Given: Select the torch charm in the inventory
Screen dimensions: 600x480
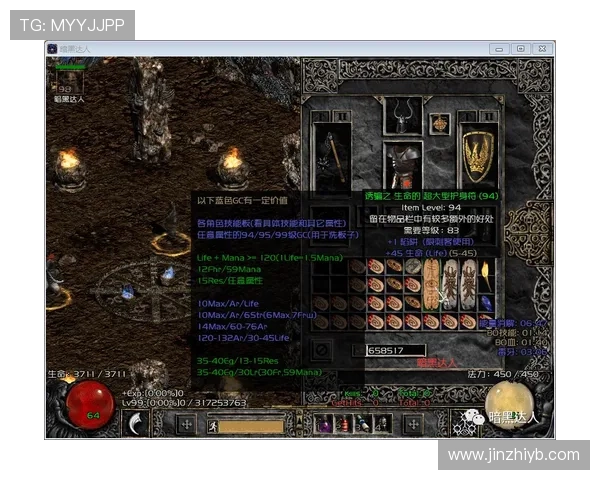Looking at the screenshot, I should tap(485, 274).
